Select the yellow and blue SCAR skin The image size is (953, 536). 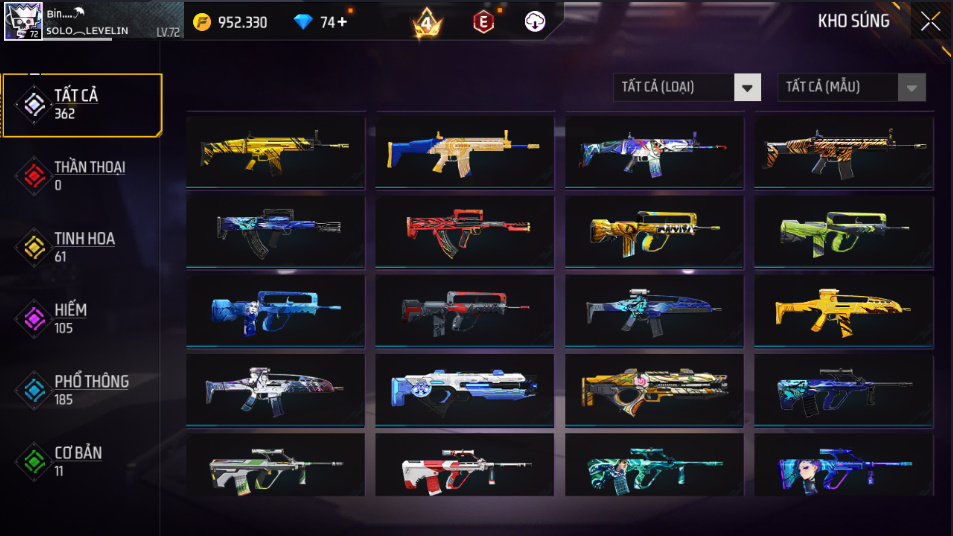click(x=464, y=151)
